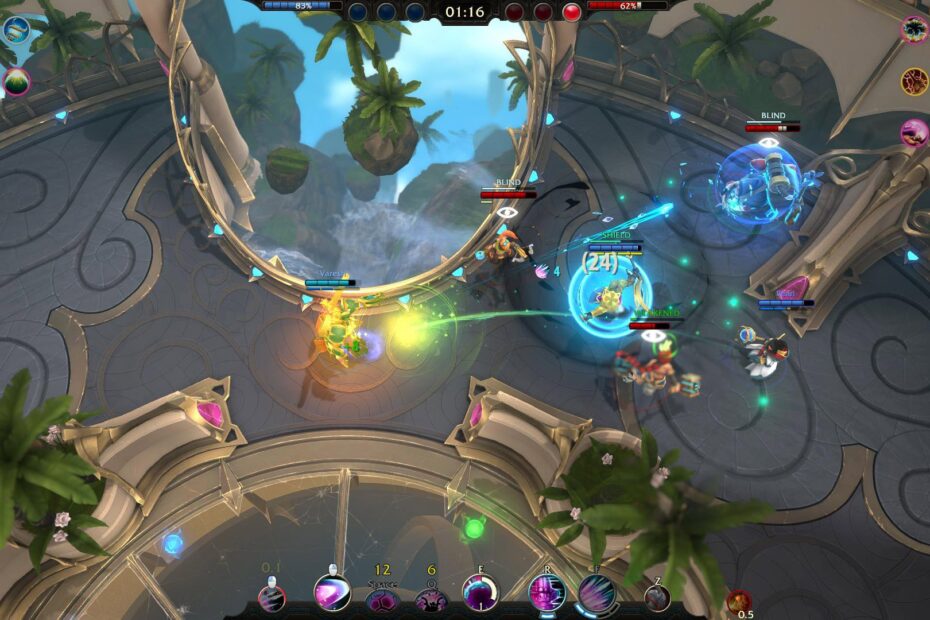
Task: Cast the magenta crystal R ability
Action: coord(547,592)
